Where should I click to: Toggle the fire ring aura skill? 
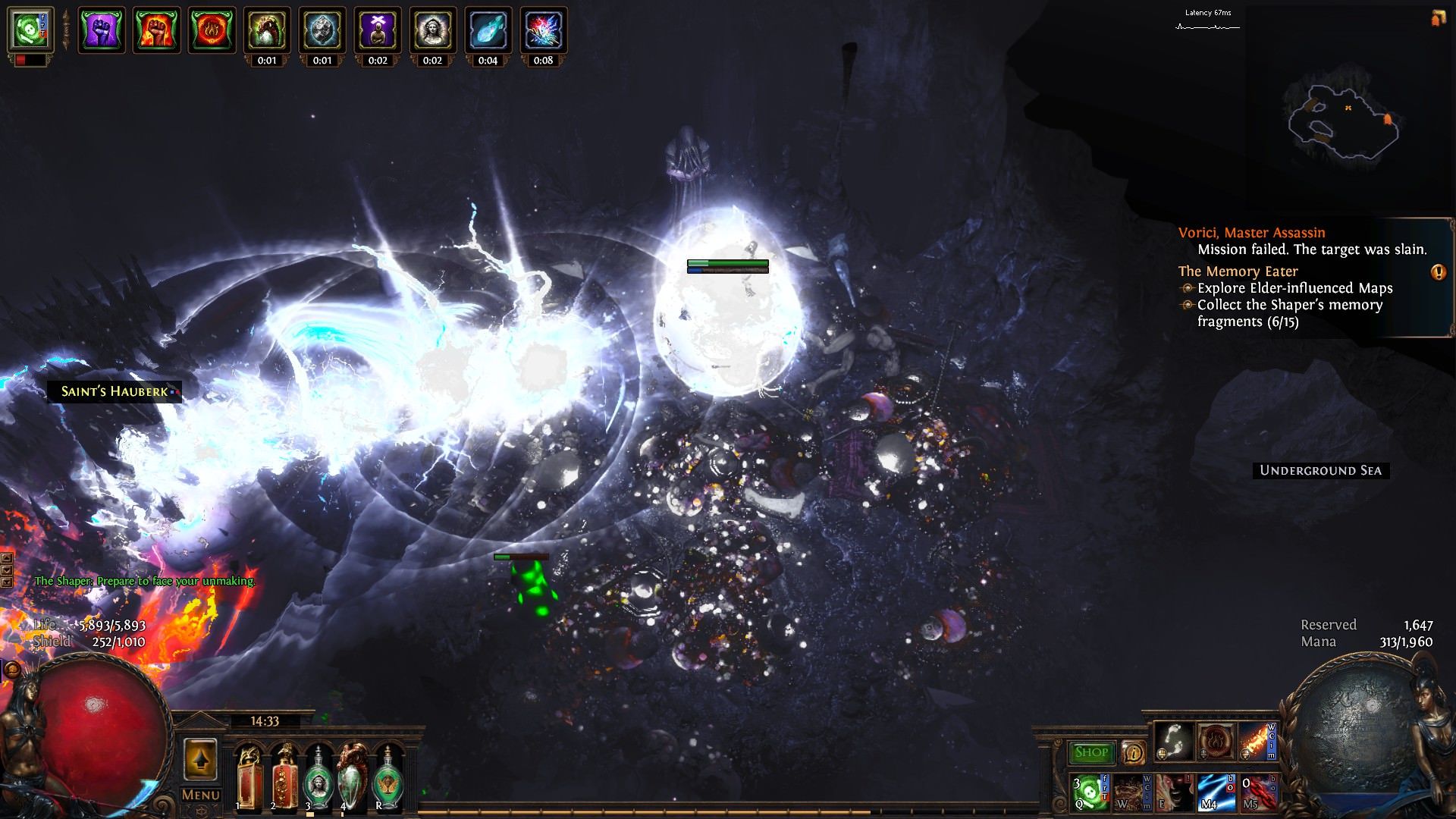[1214, 740]
